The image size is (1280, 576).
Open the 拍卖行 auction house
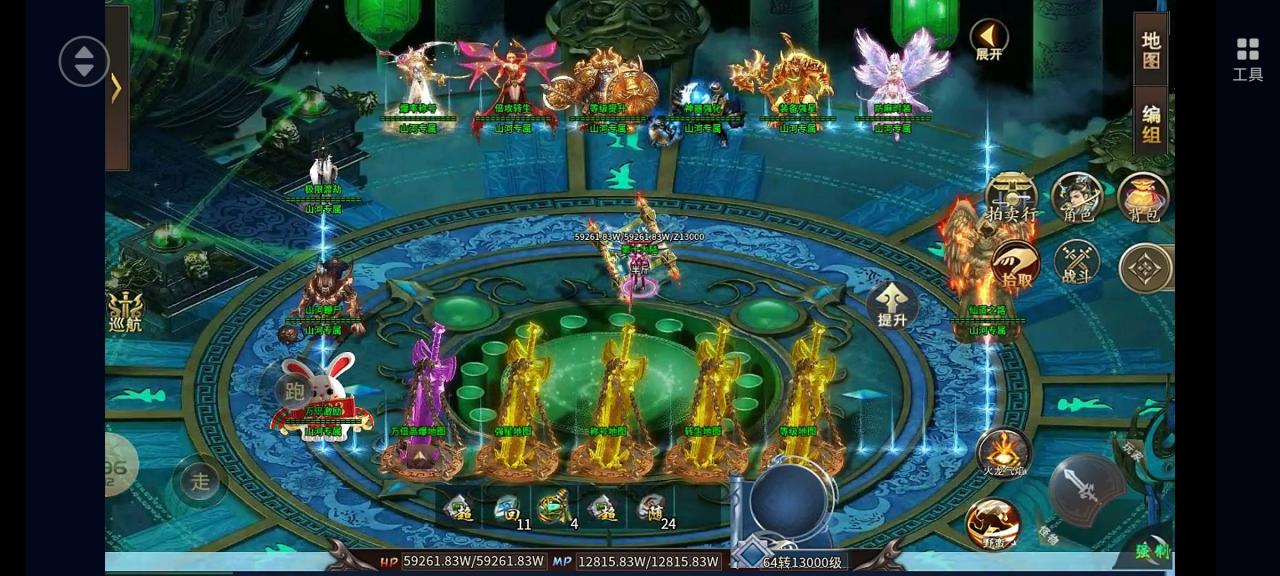[x=1011, y=197]
